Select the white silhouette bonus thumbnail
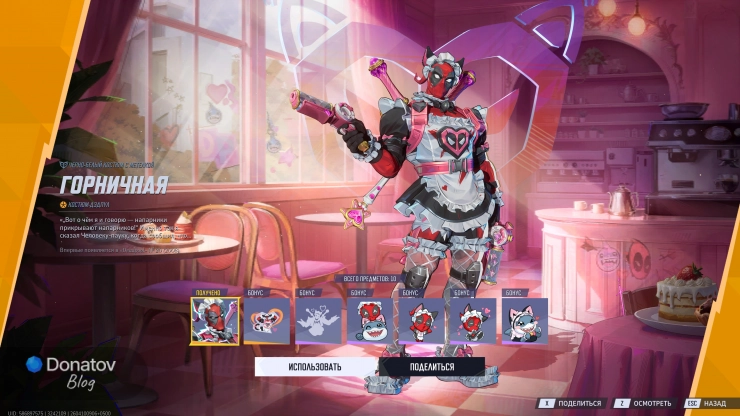740x416 pixels. 318,321
